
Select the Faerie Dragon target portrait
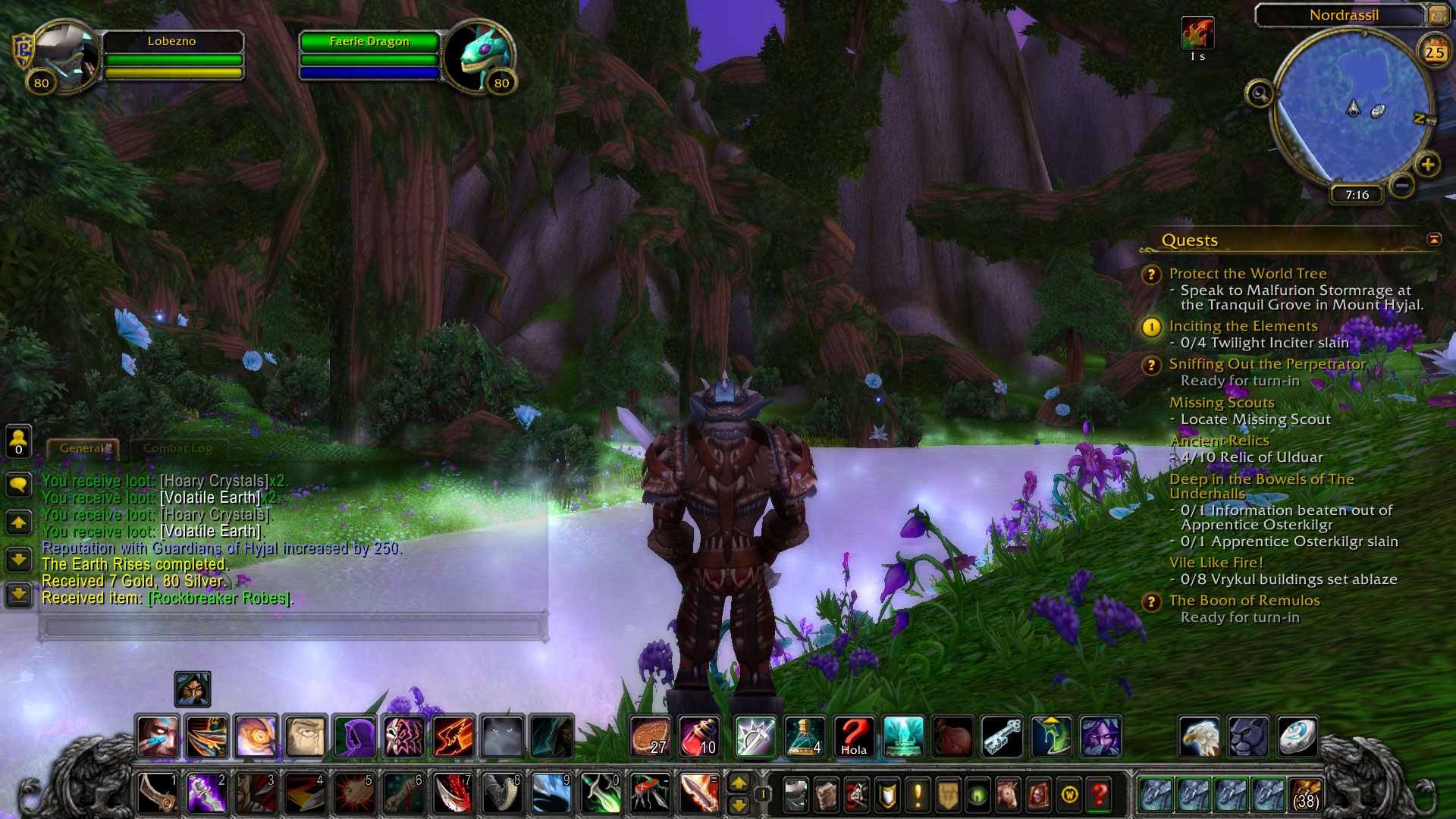click(479, 58)
